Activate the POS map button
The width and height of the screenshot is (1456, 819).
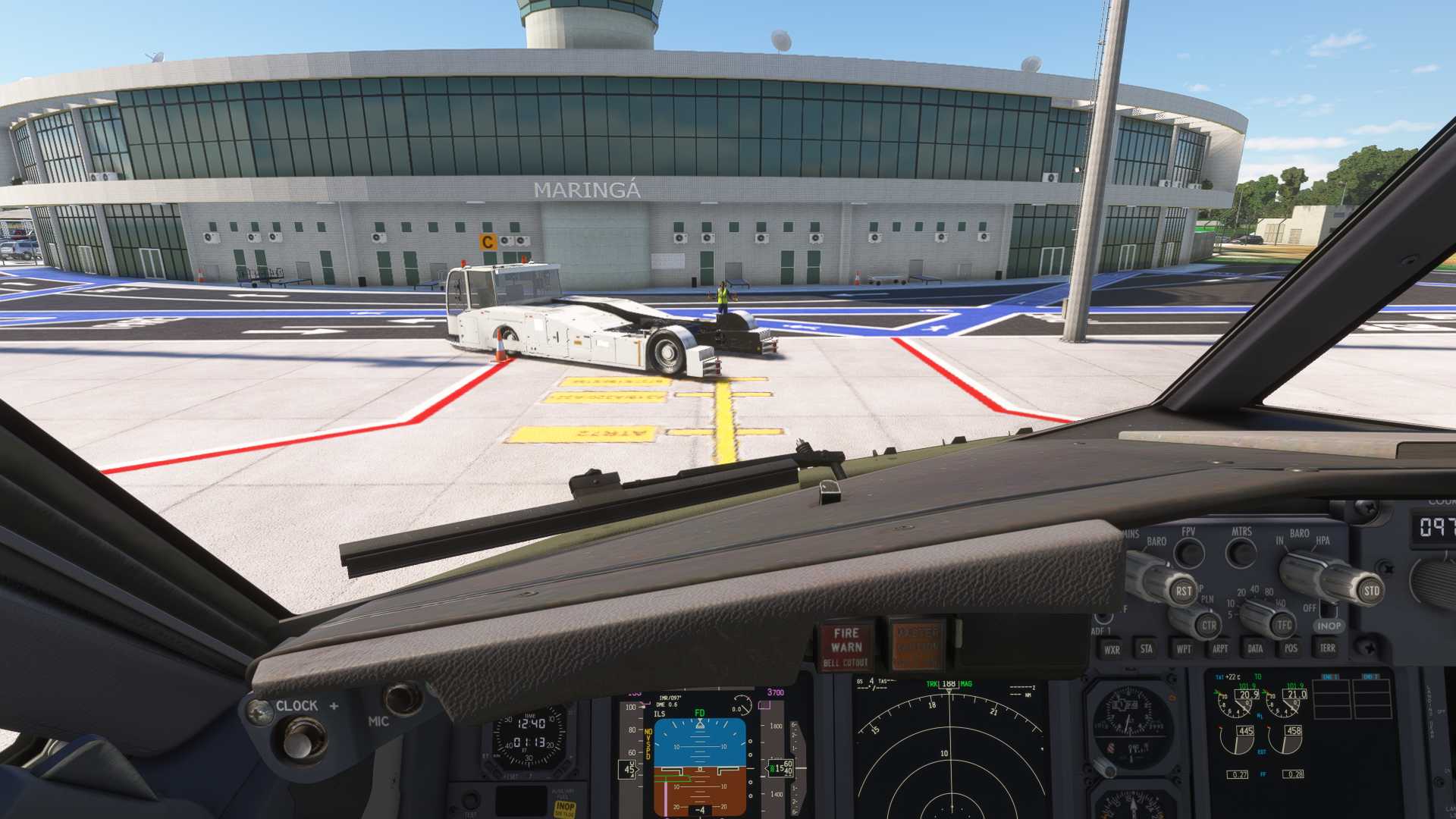pos(1291,648)
